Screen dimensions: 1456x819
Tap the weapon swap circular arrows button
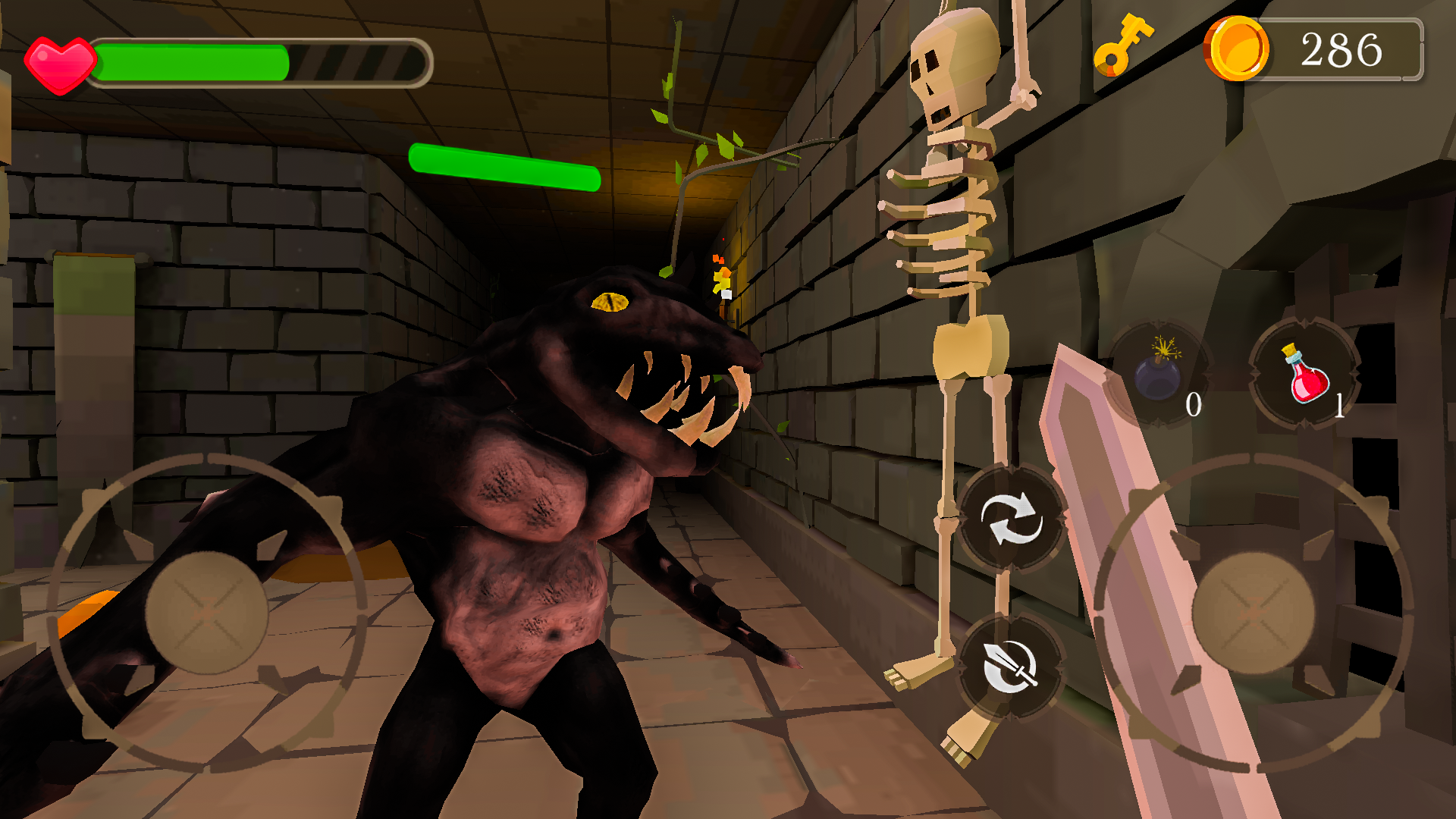pos(1012,517)
